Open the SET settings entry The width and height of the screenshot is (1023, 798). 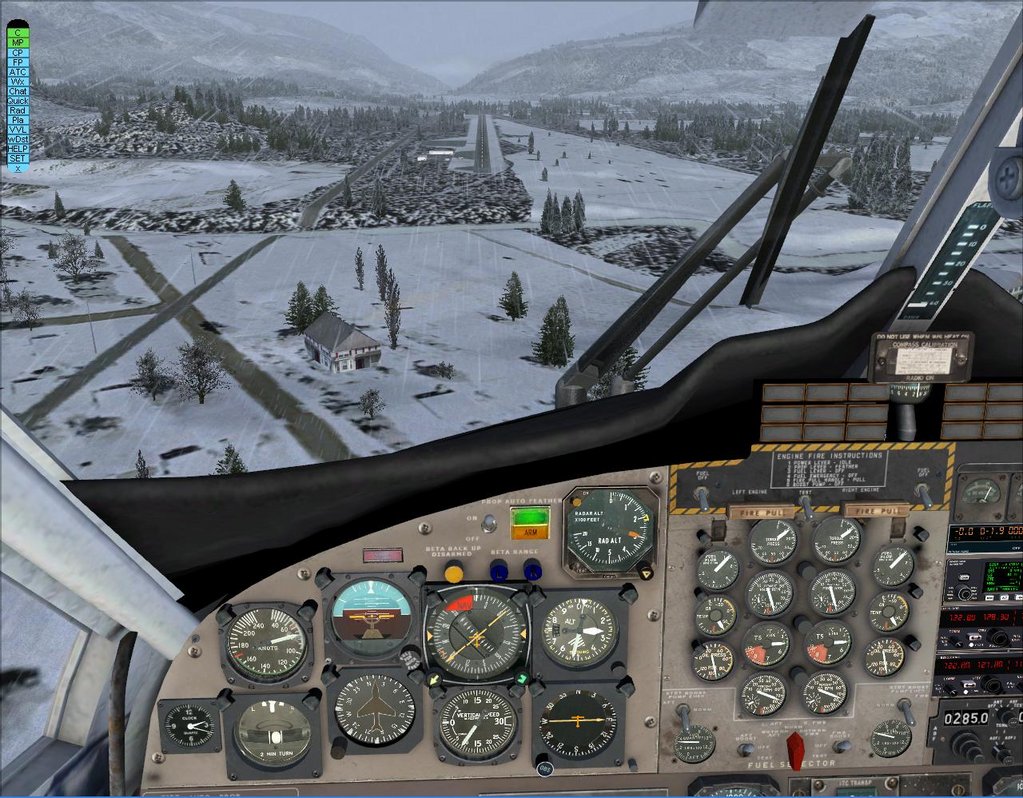[17, 158]
